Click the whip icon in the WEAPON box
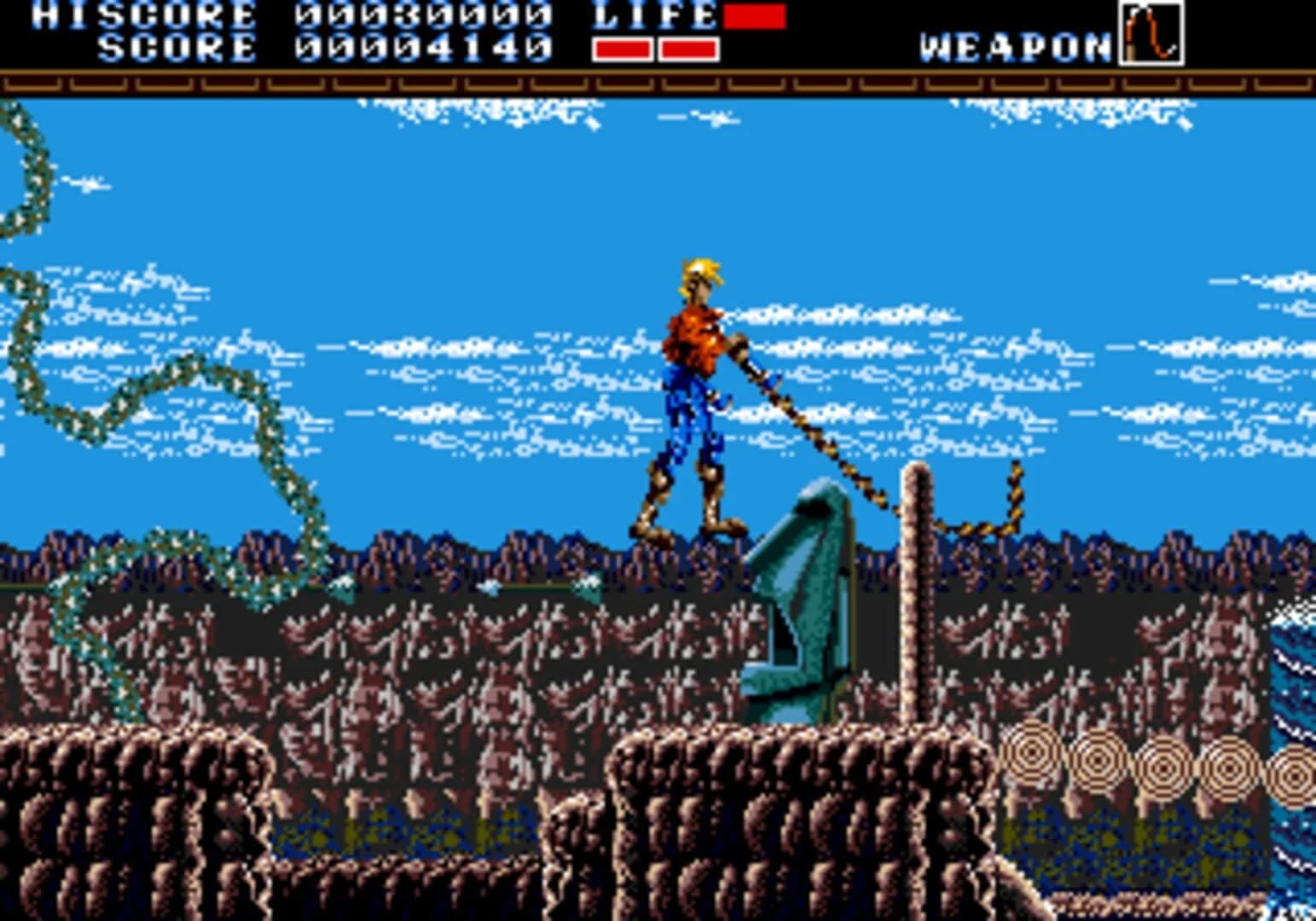This screenshot has width=1316, height=921. point(1151,32)
